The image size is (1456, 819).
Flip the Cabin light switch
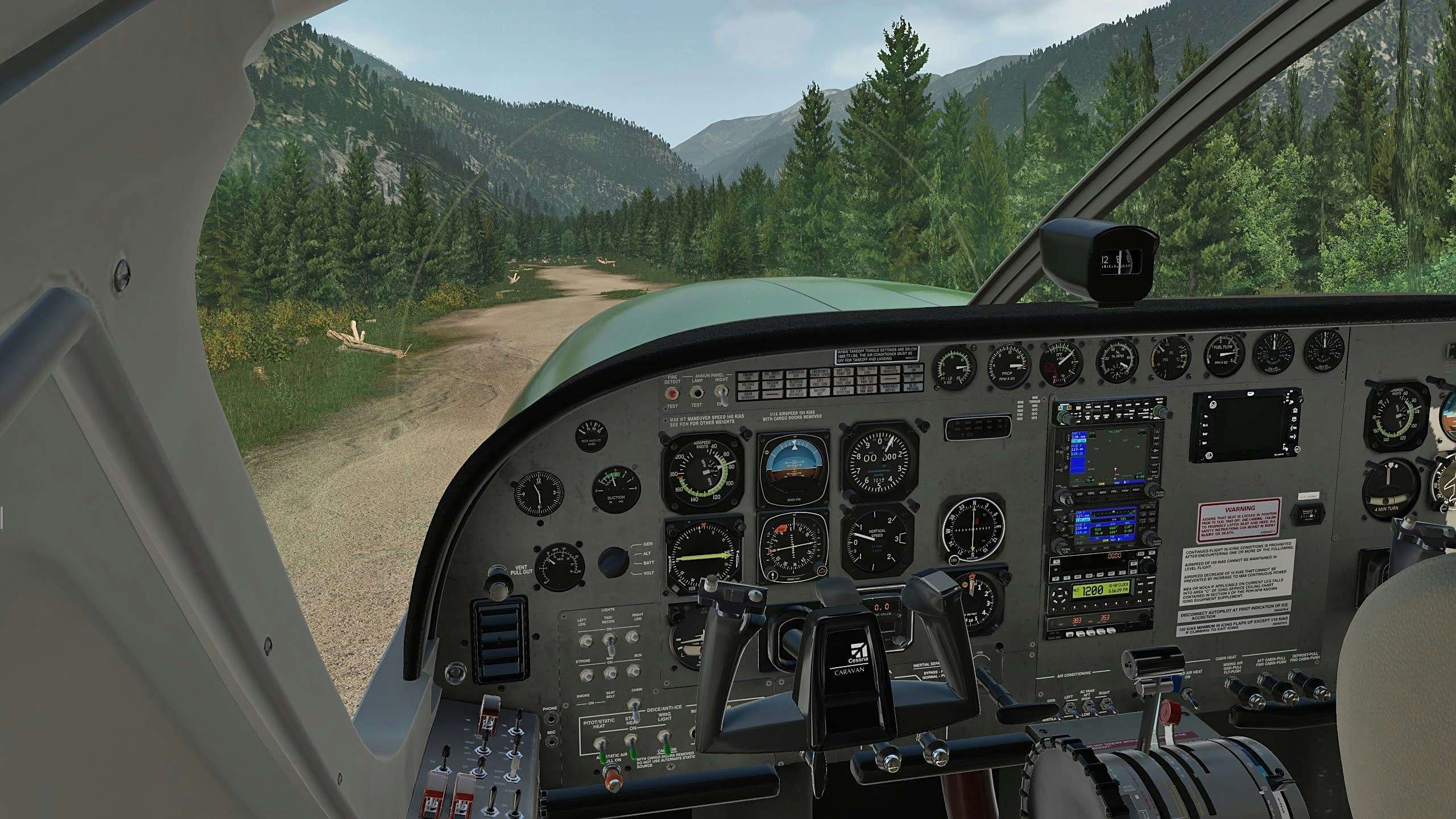635,706
